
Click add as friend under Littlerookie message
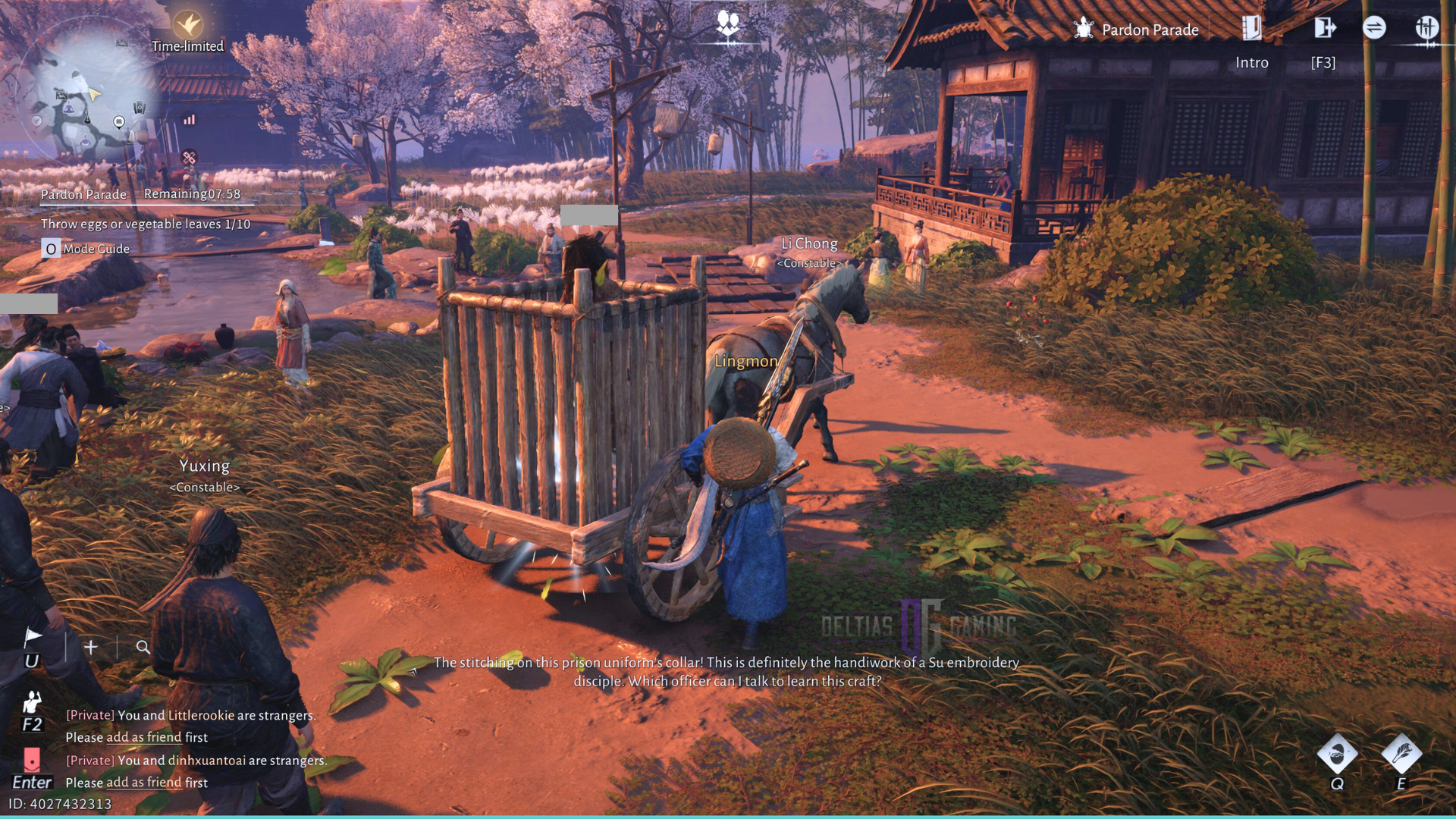143,737
